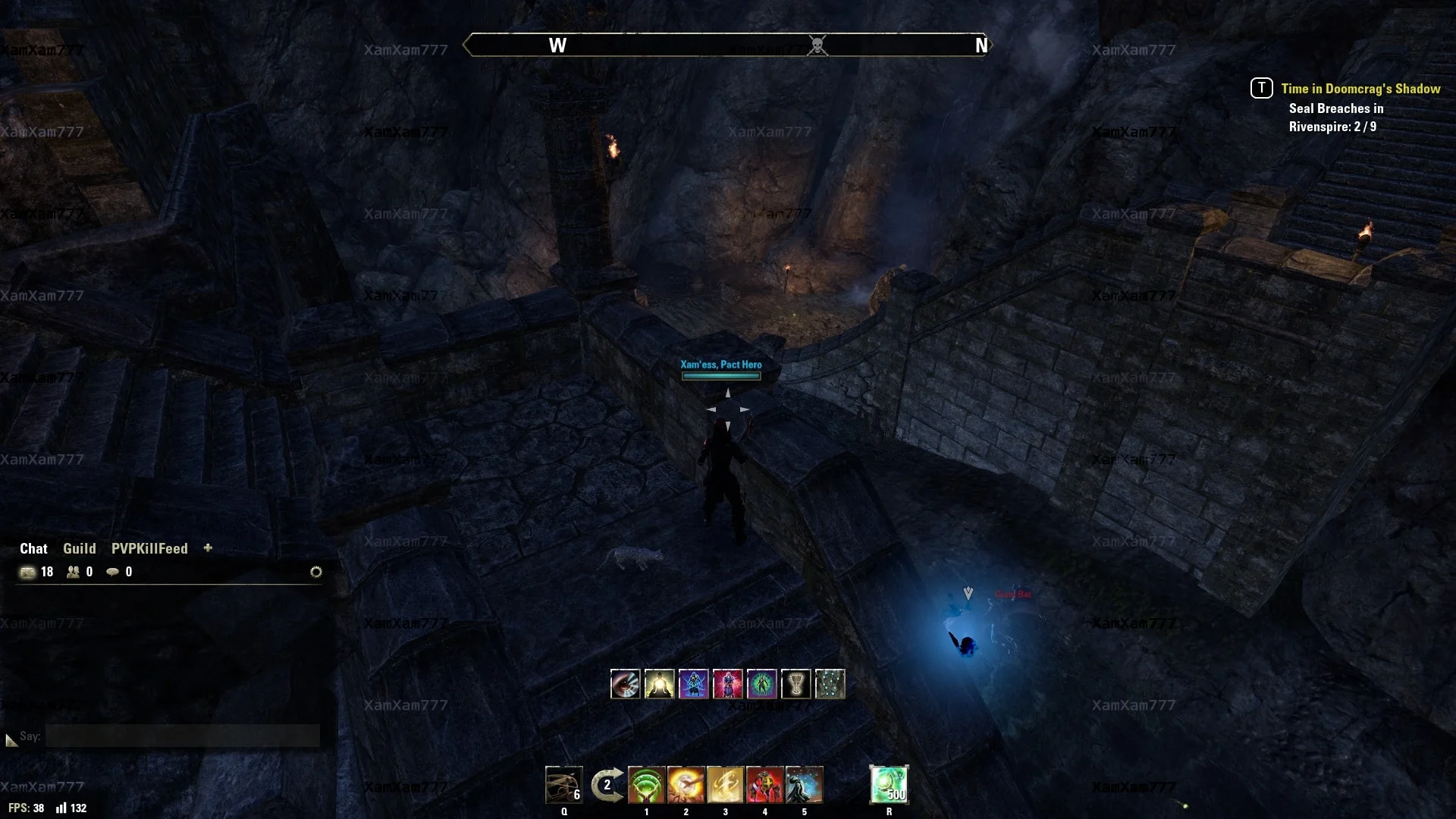Inspect the glowing chalice buff icon
Viewport: 1456px width, 819px height.
[x=795, y=684]
